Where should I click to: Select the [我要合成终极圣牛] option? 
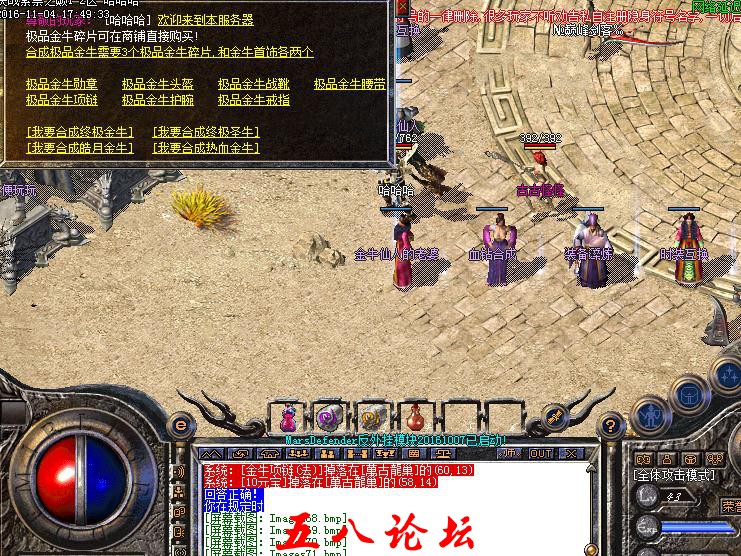pyautogui.click(x=206, y=132)
